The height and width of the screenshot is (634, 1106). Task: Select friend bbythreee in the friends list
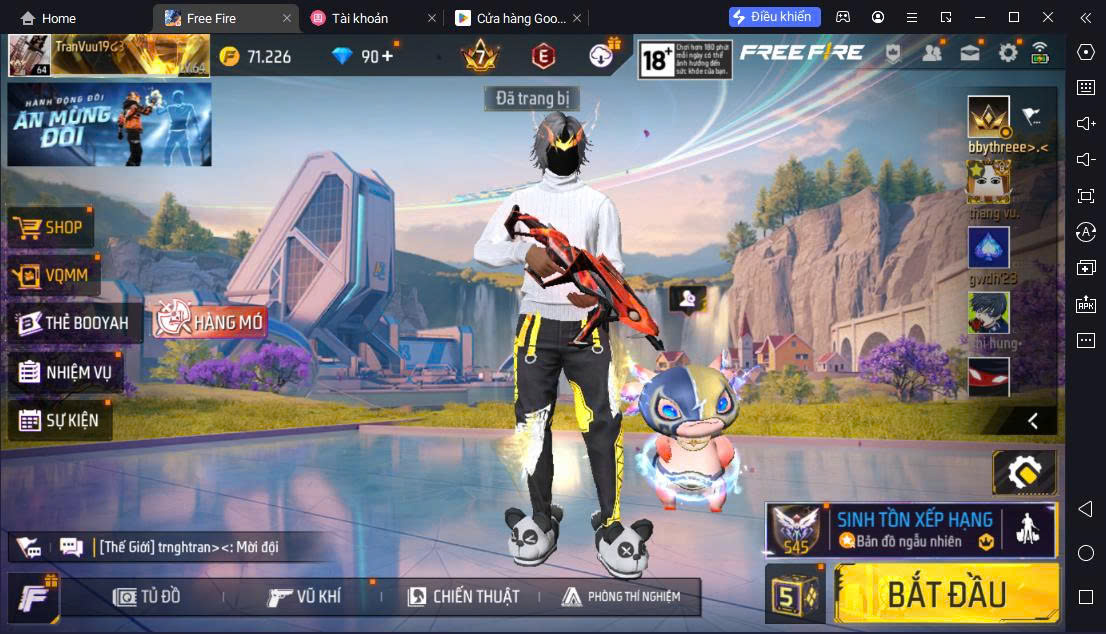[x=988, y=118]
